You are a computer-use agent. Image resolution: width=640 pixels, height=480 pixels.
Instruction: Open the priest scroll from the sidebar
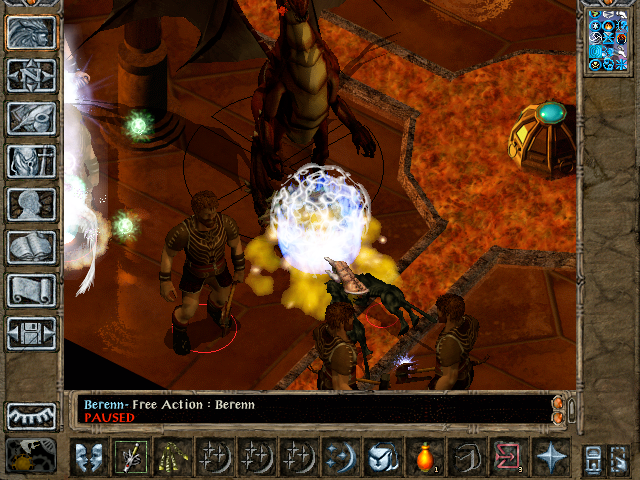(31, 290)
